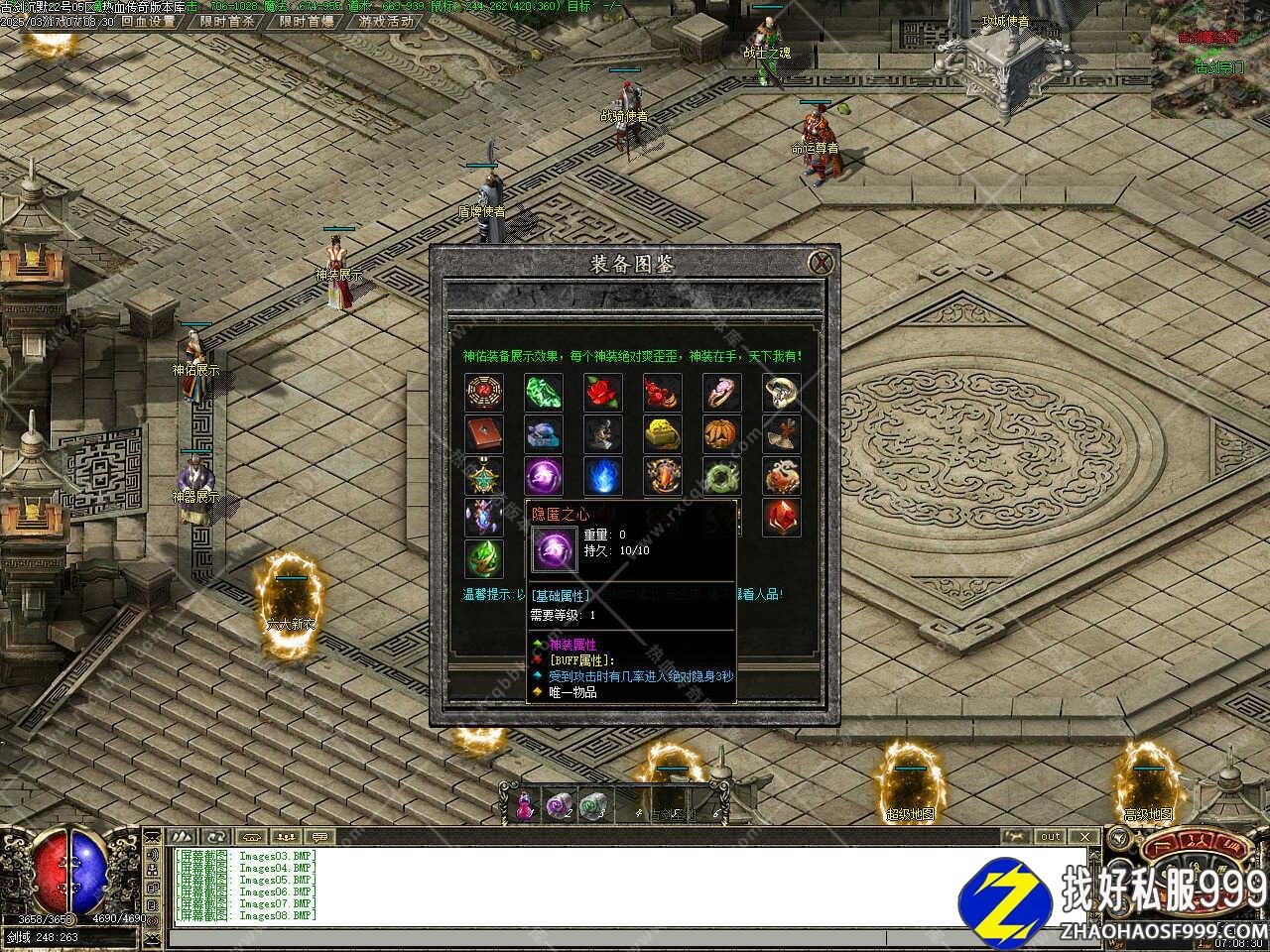Open the 游戏活动 game events menu
The height and width of the screenshot is (952, 1270).
point(386,21)
